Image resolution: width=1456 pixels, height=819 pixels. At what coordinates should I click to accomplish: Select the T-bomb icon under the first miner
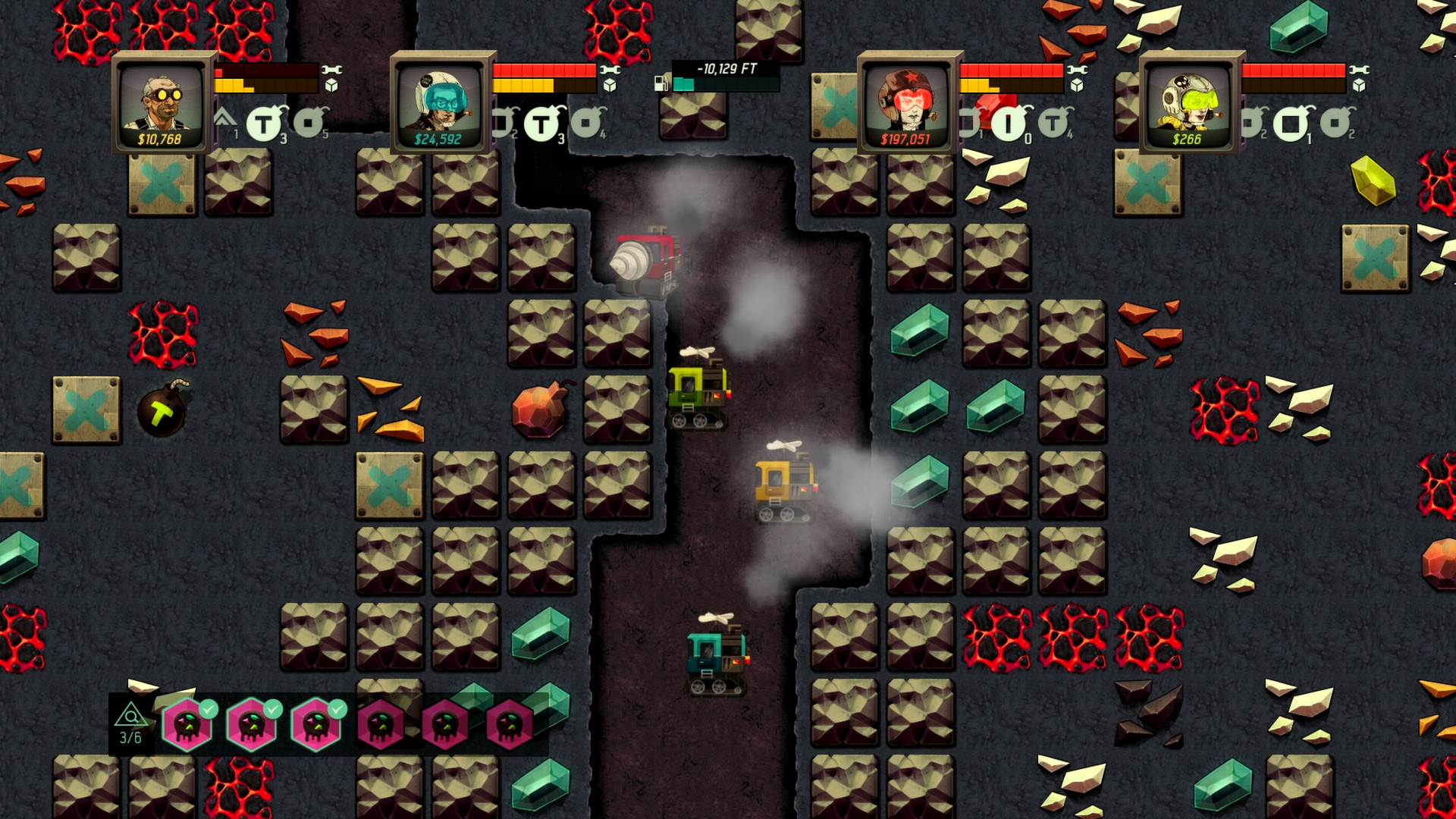click(263, 123)
